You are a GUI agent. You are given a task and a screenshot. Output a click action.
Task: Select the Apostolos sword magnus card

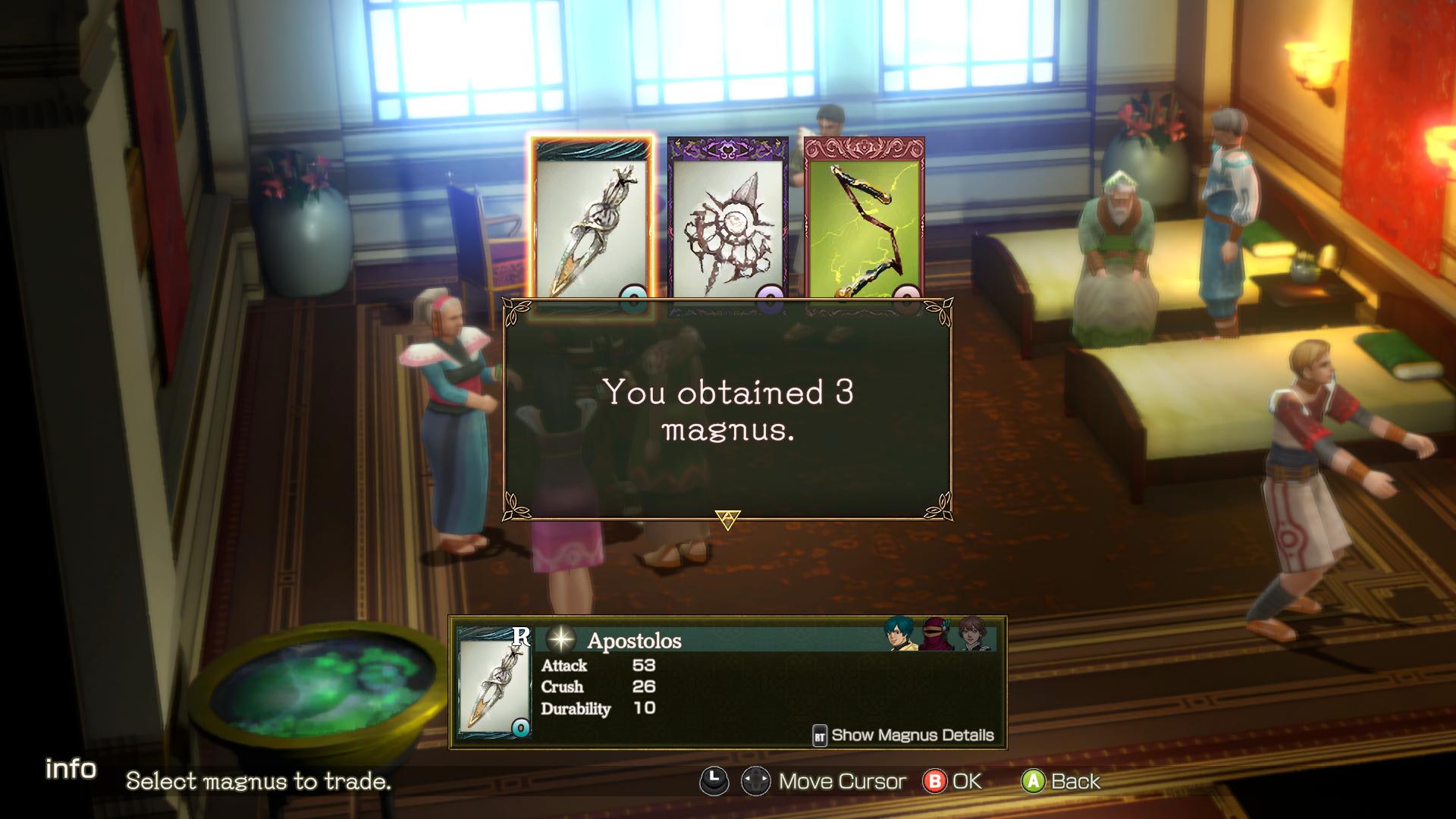tap(591, 224)
